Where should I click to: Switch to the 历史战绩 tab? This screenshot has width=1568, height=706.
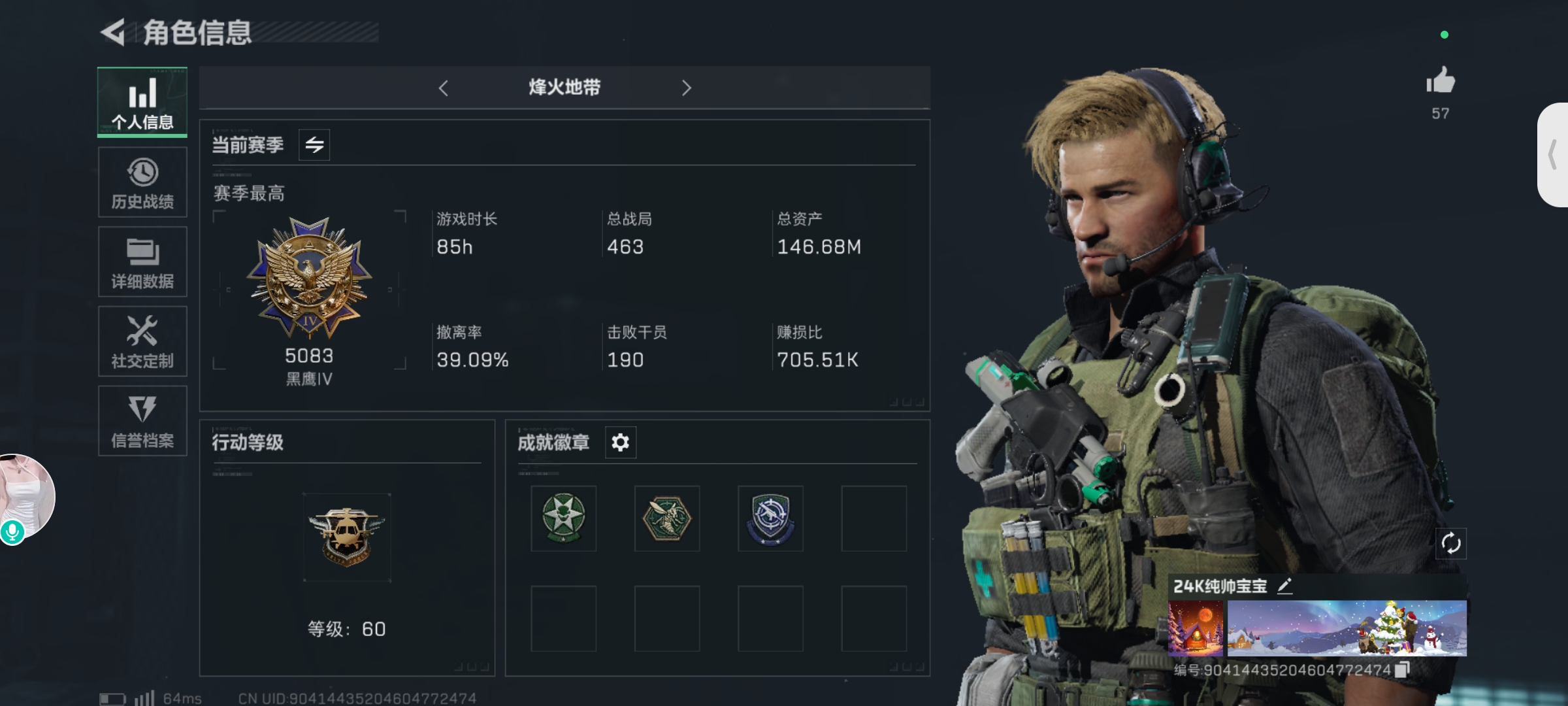point(142,182)
